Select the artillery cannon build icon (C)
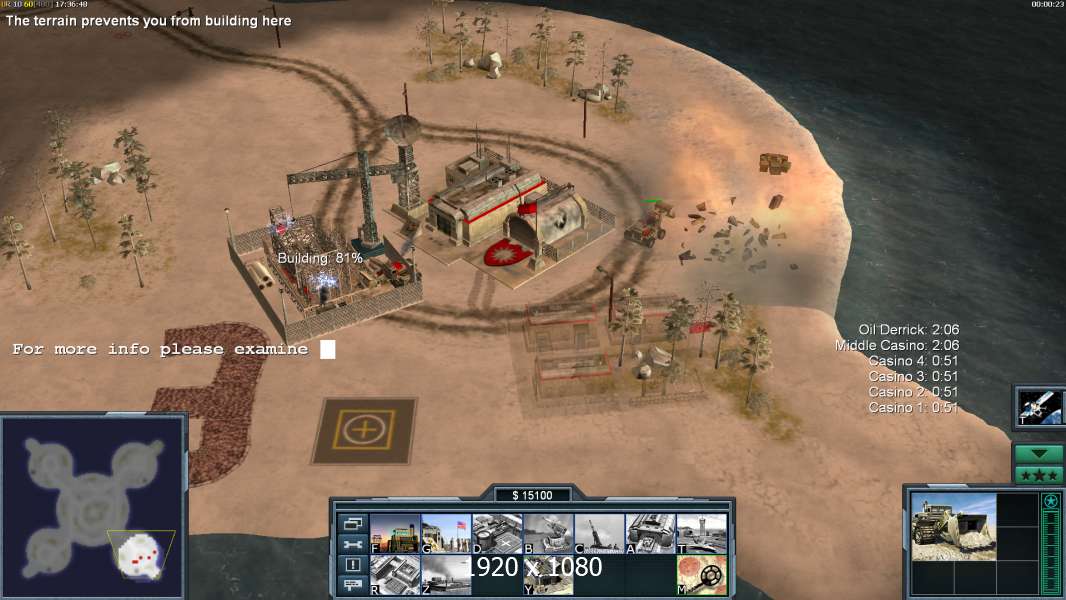The width and height of the screenshot is (1066, 600). coord(599,534)
